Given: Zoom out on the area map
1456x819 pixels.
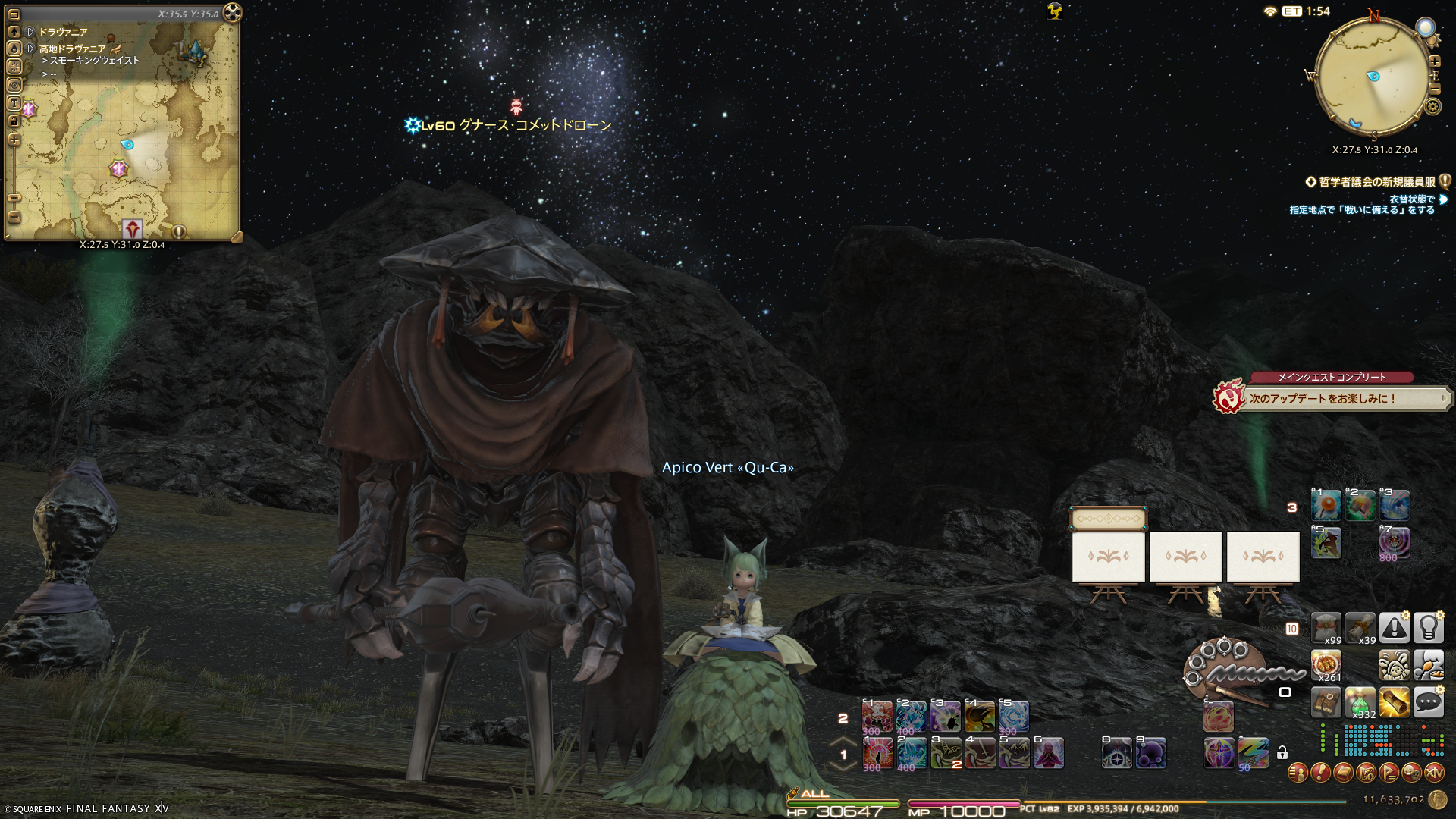Looking at the screenshot, I should [x=14, y=217].
